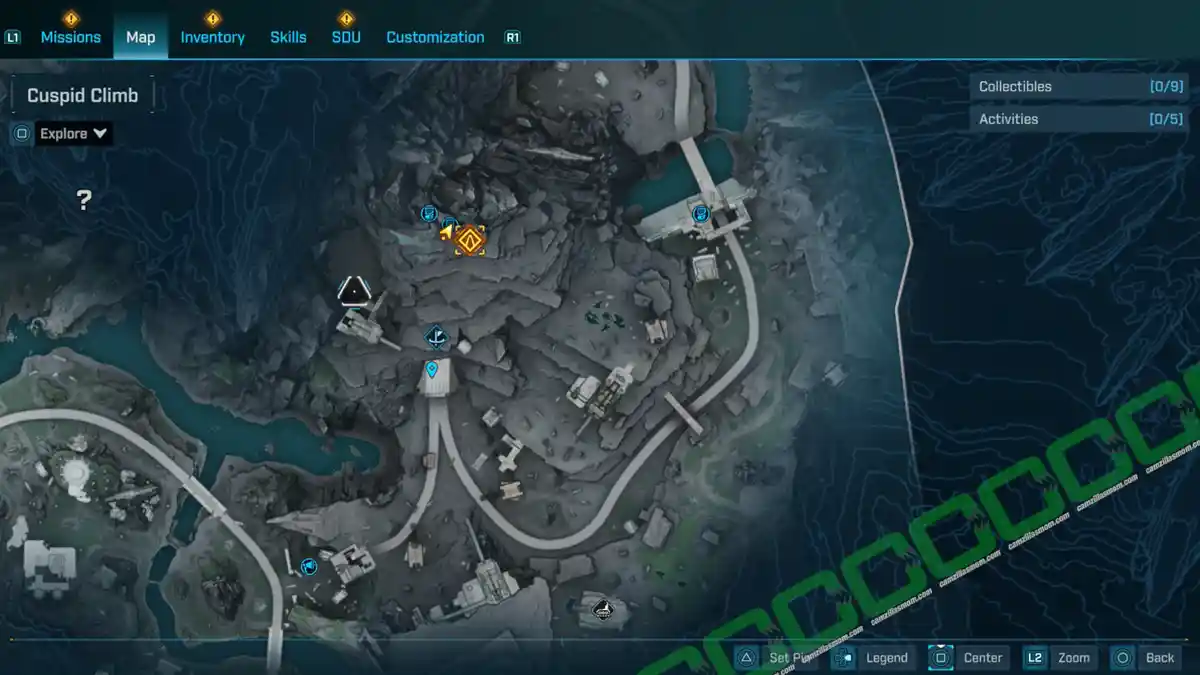Open the SDU tab

346,37
